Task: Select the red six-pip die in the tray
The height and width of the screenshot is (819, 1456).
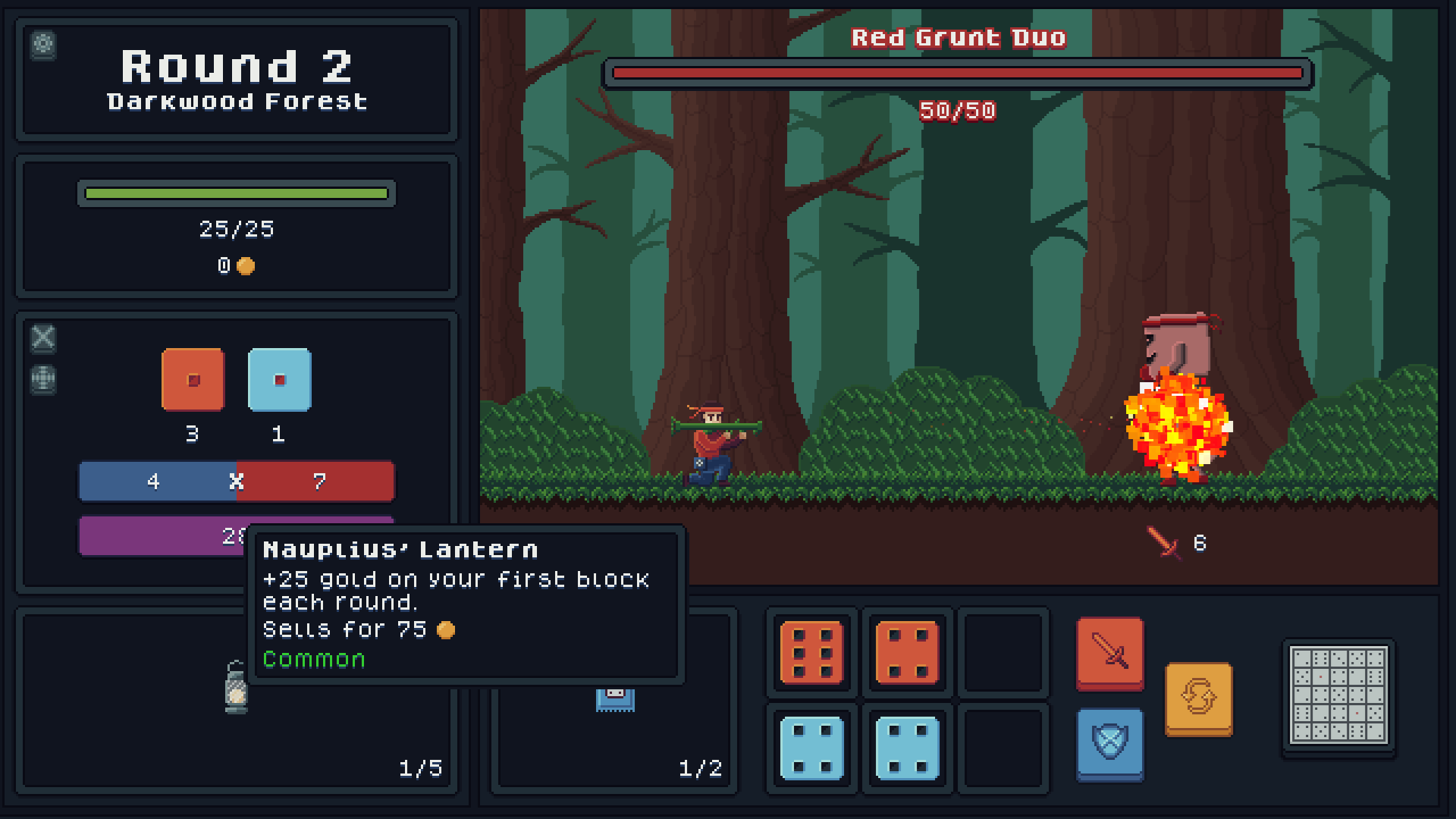Action: pyautogui.click(x=811, y=652)
